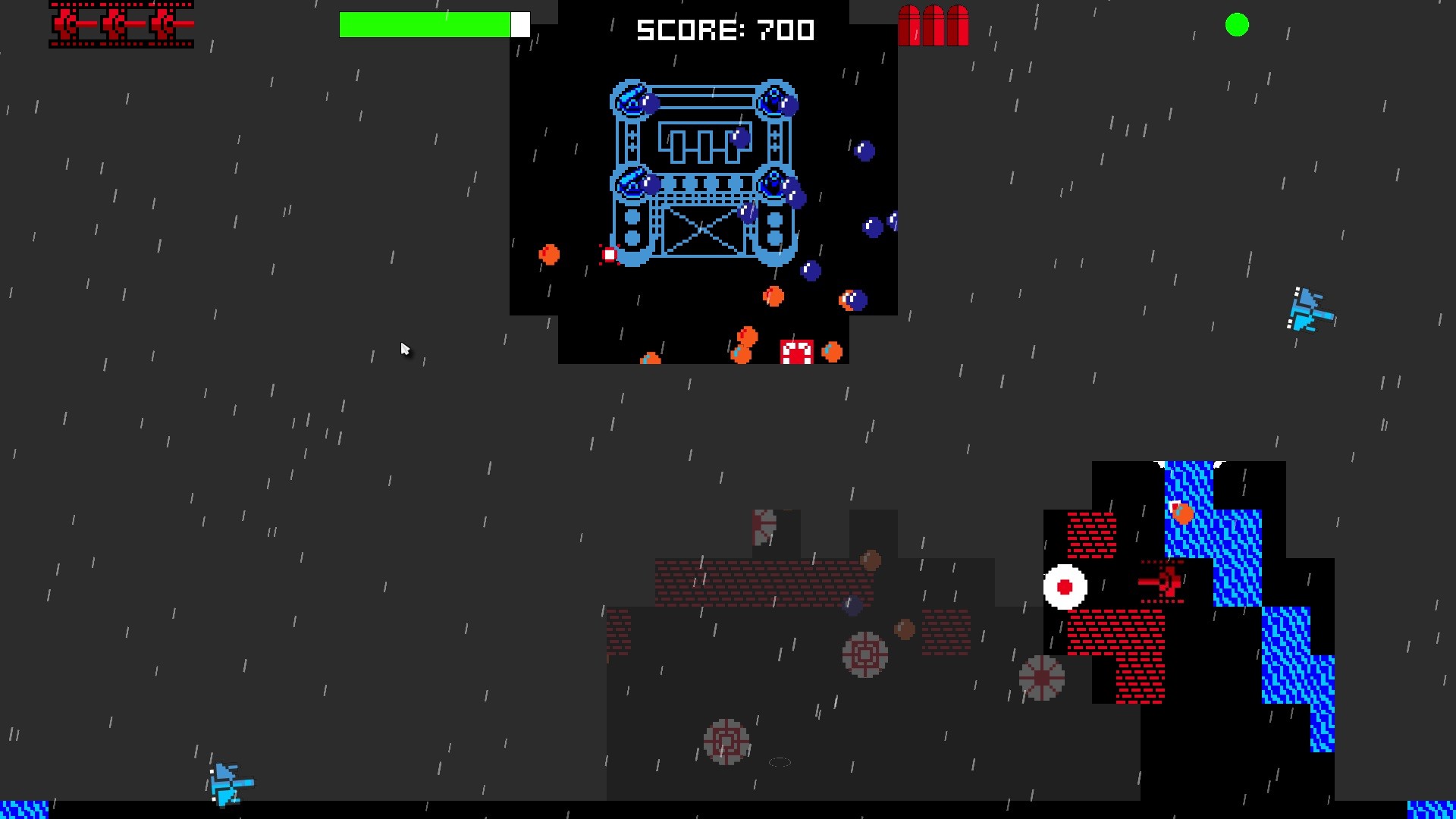Click the white marker at the health bar end

[x=521, y=24]
